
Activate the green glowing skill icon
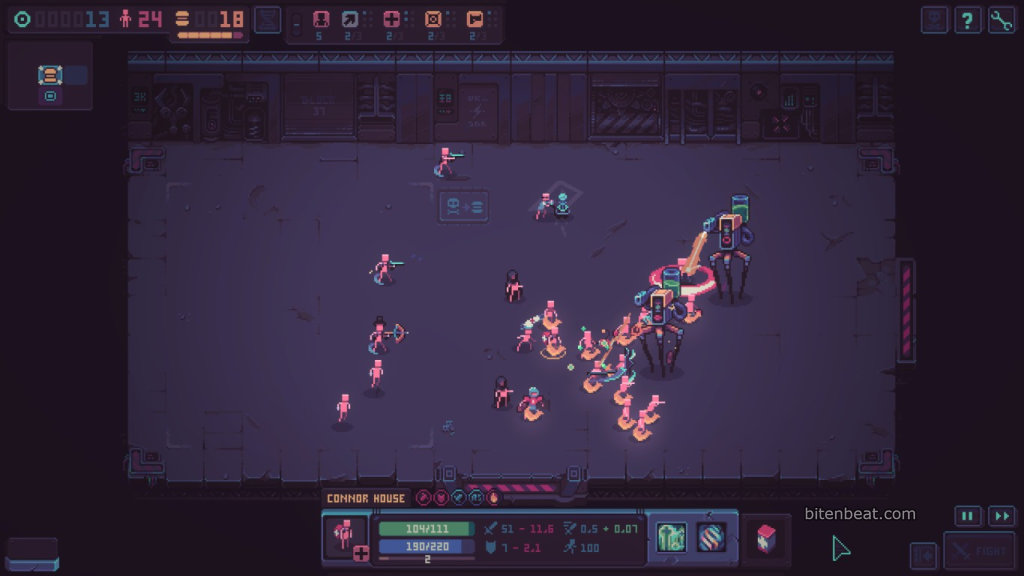pyautogui.click(x=670, y=537)
